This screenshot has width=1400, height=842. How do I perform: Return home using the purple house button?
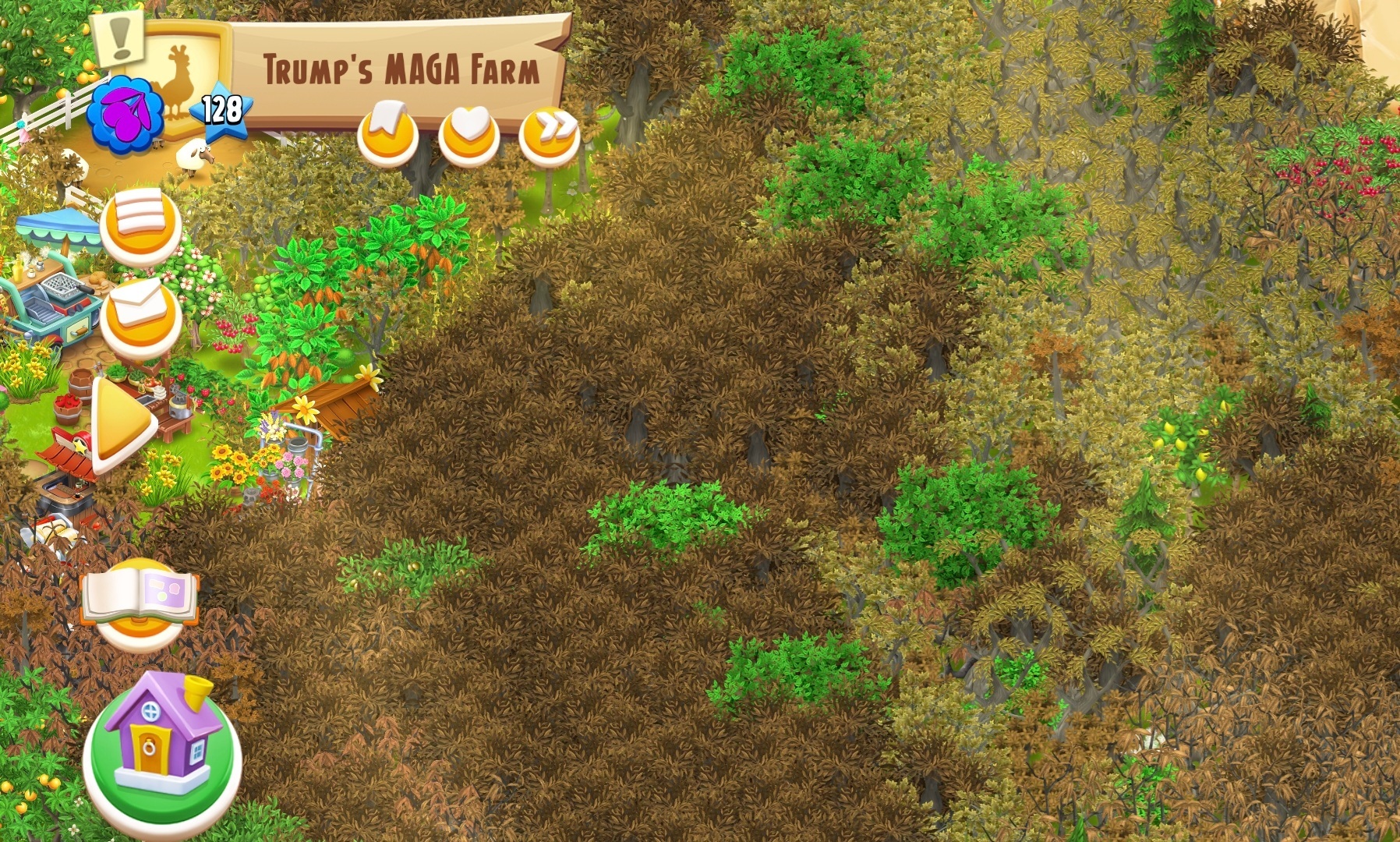coord(162,744)
